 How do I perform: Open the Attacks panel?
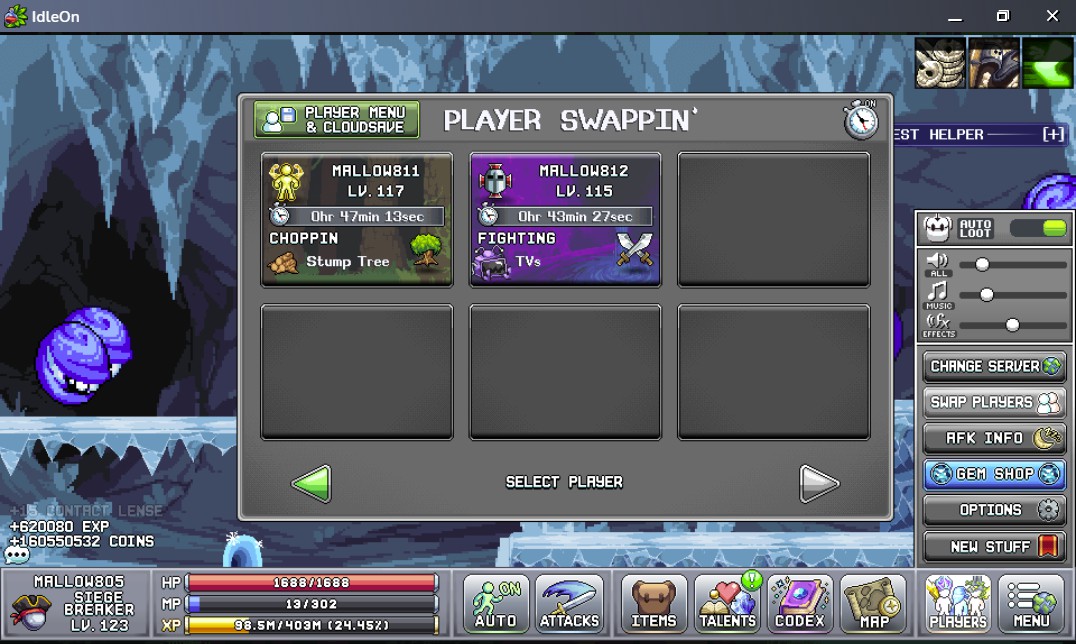569,604
